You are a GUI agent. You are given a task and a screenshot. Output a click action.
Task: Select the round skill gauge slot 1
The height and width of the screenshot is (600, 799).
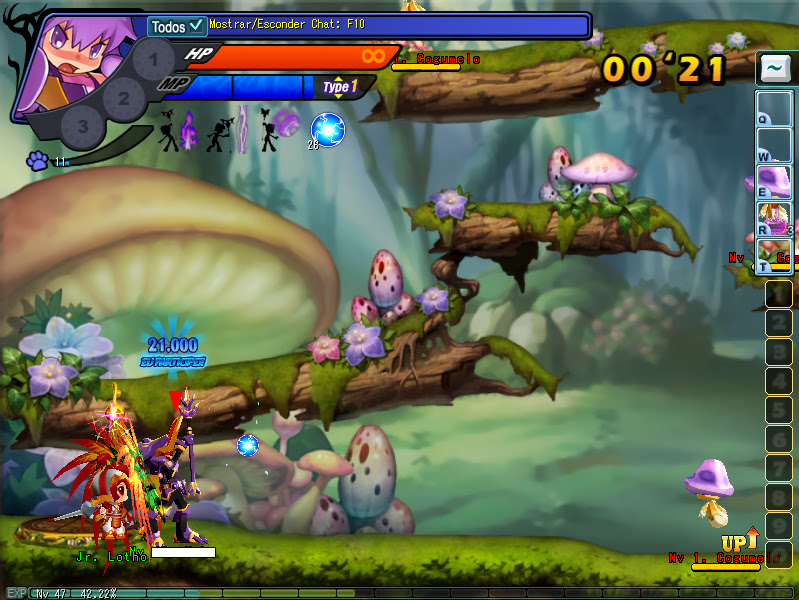point(153,62)
